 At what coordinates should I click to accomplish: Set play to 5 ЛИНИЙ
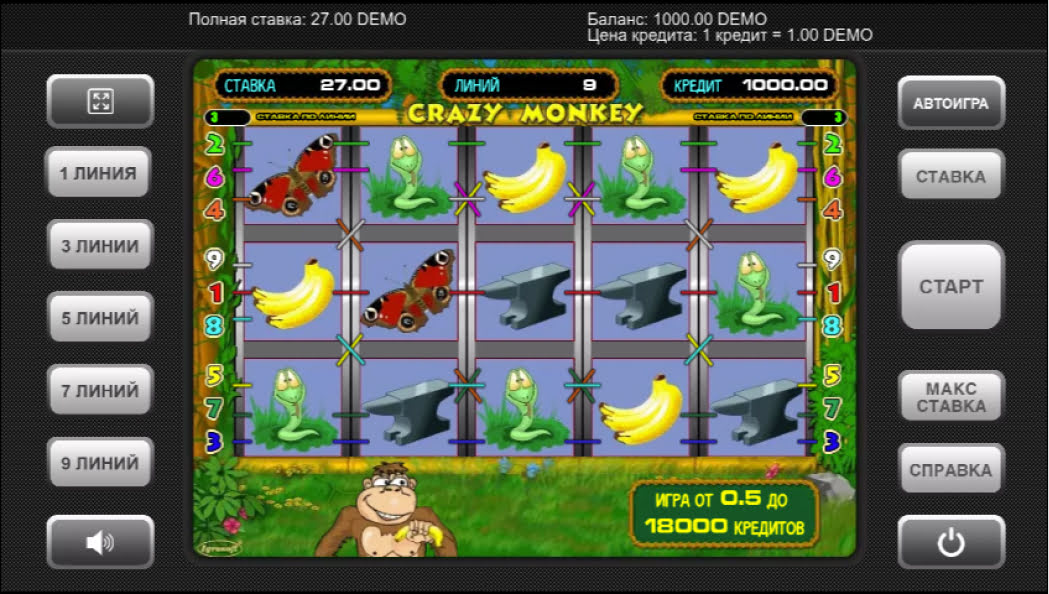(100, 318)
